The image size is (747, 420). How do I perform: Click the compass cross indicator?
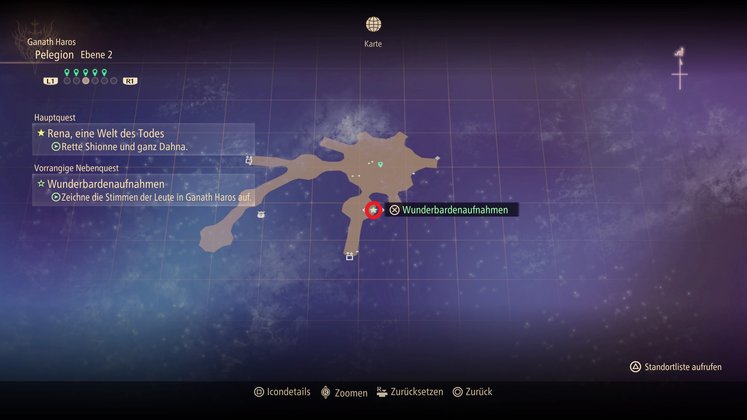point(679,74)
